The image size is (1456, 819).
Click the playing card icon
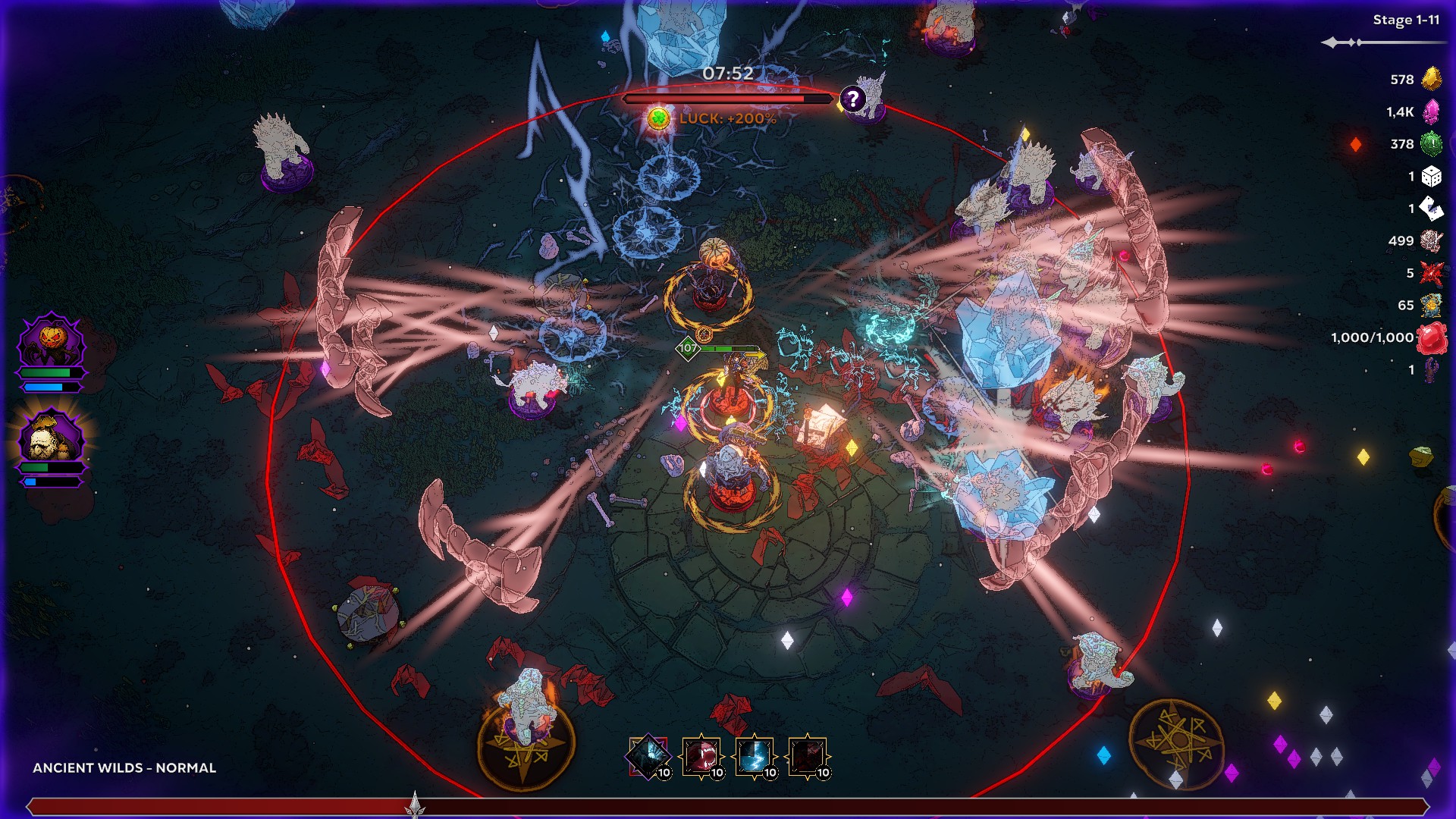[x=1431, y=209]
